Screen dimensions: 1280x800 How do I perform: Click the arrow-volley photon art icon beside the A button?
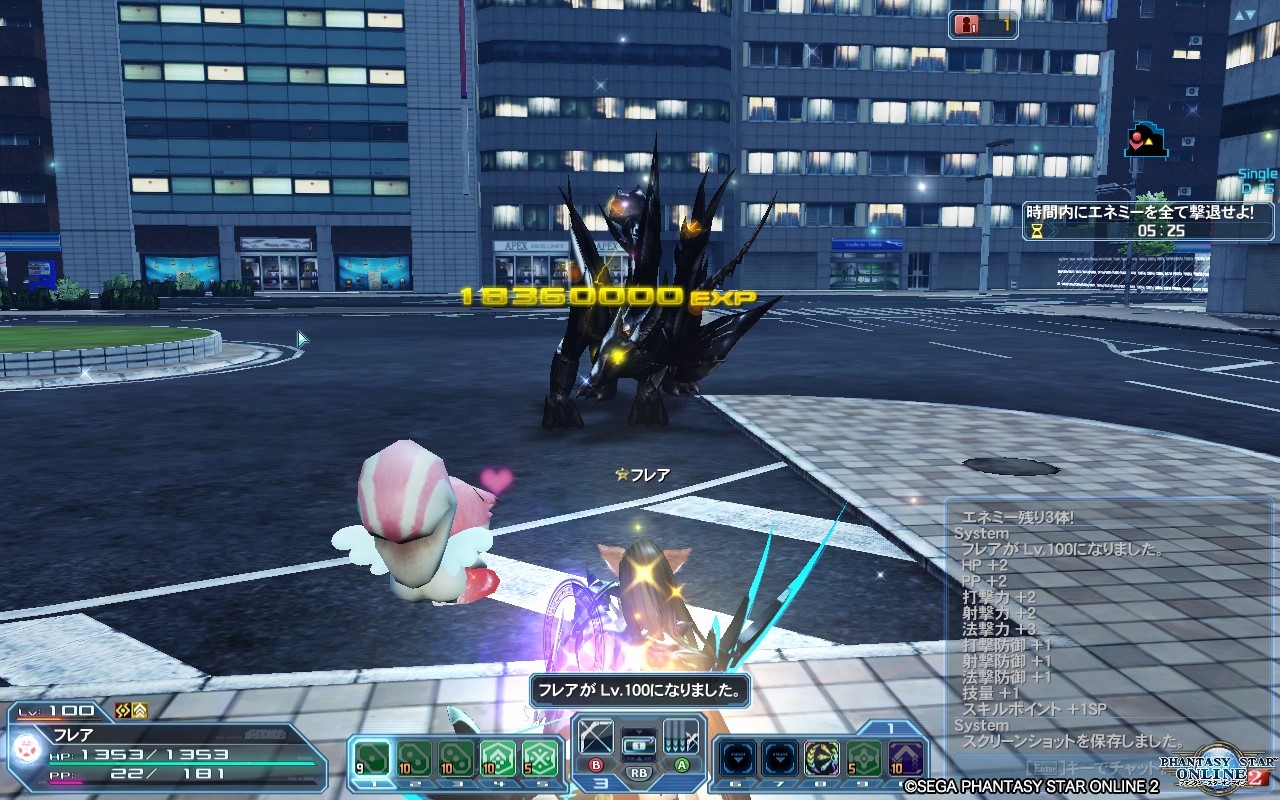point(682,737)
